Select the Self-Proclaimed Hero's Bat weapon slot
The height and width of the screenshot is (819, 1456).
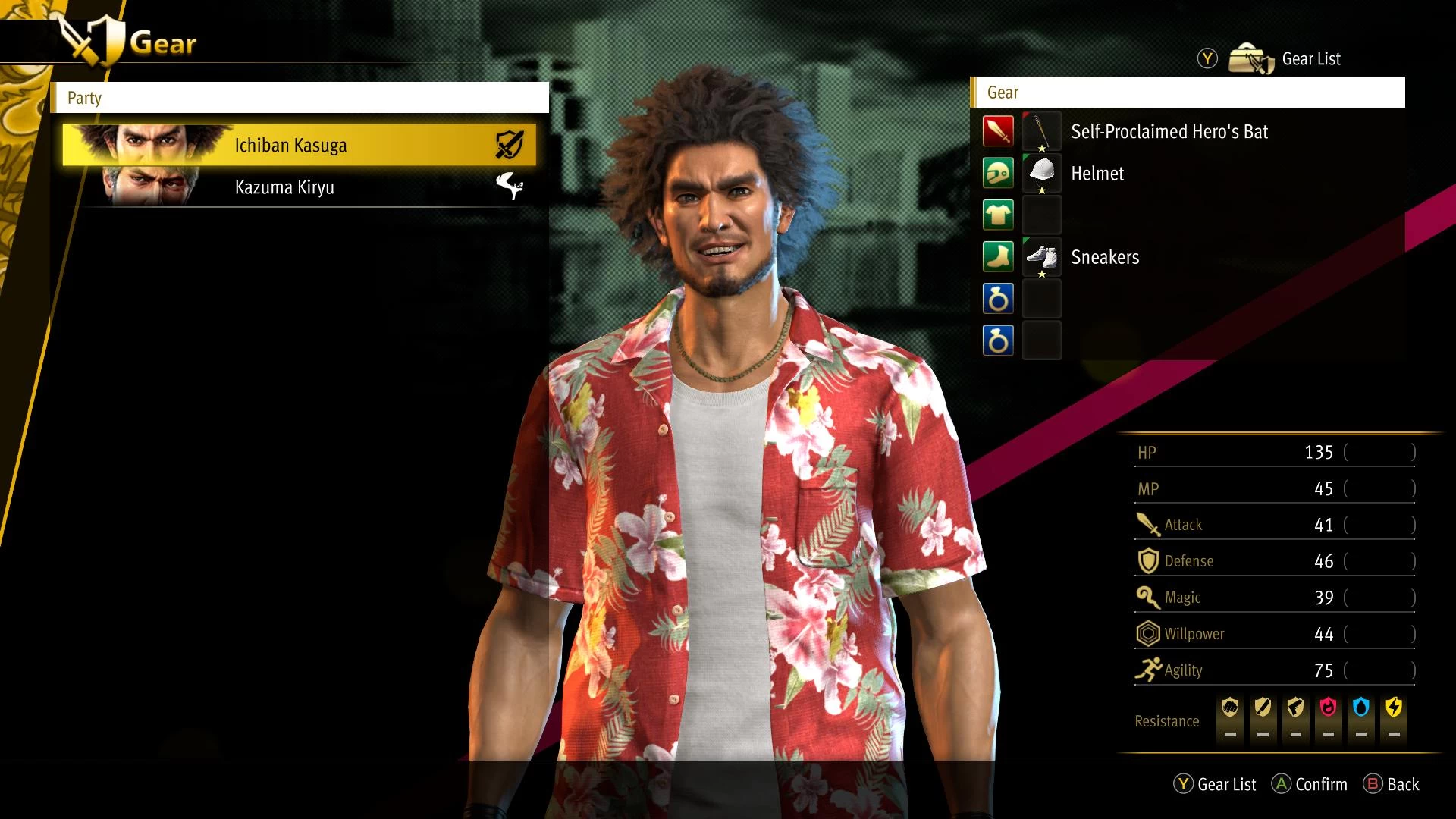click(1168, 131)
